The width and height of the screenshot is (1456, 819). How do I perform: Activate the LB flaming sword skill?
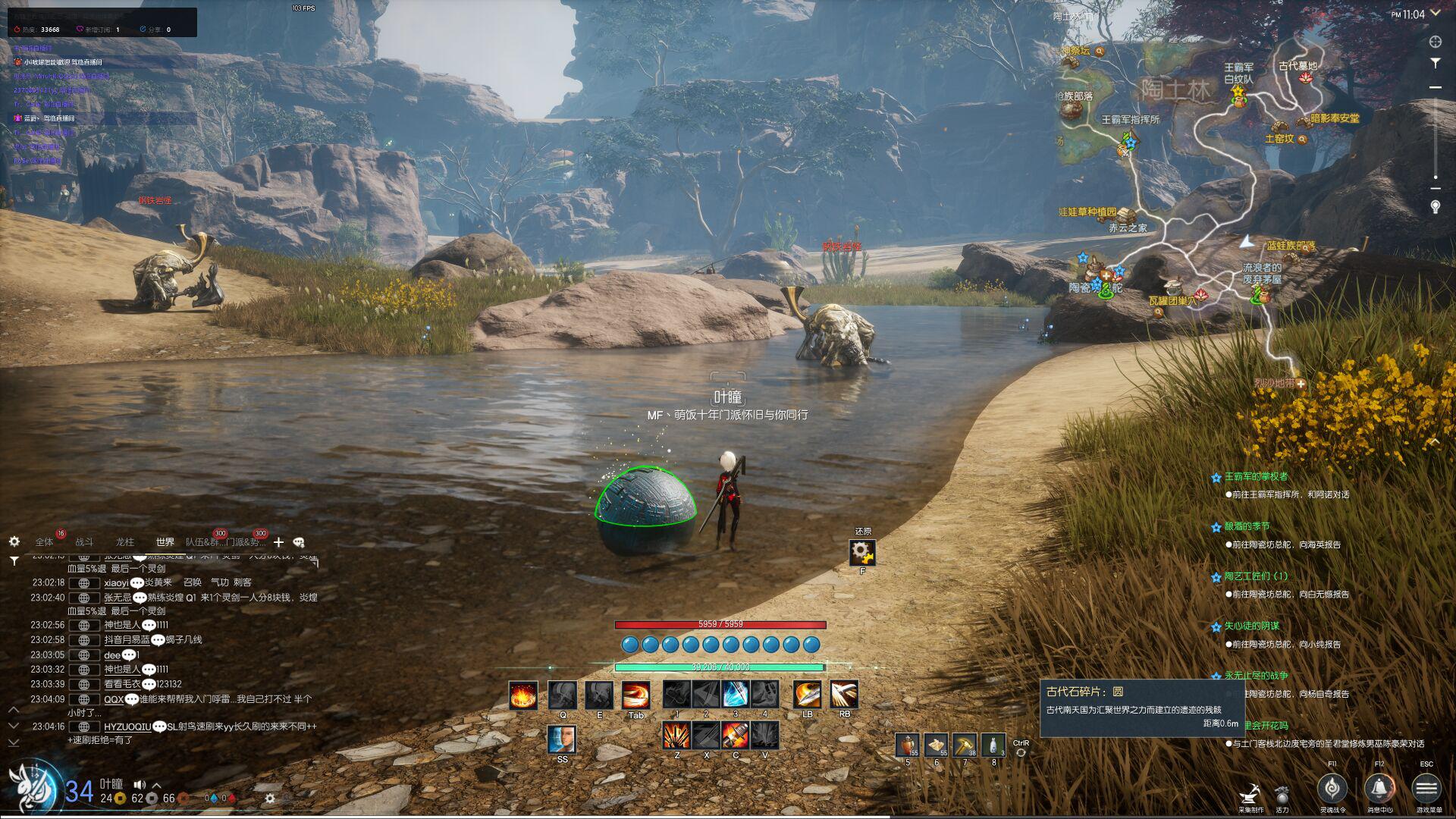click(807, 695)
